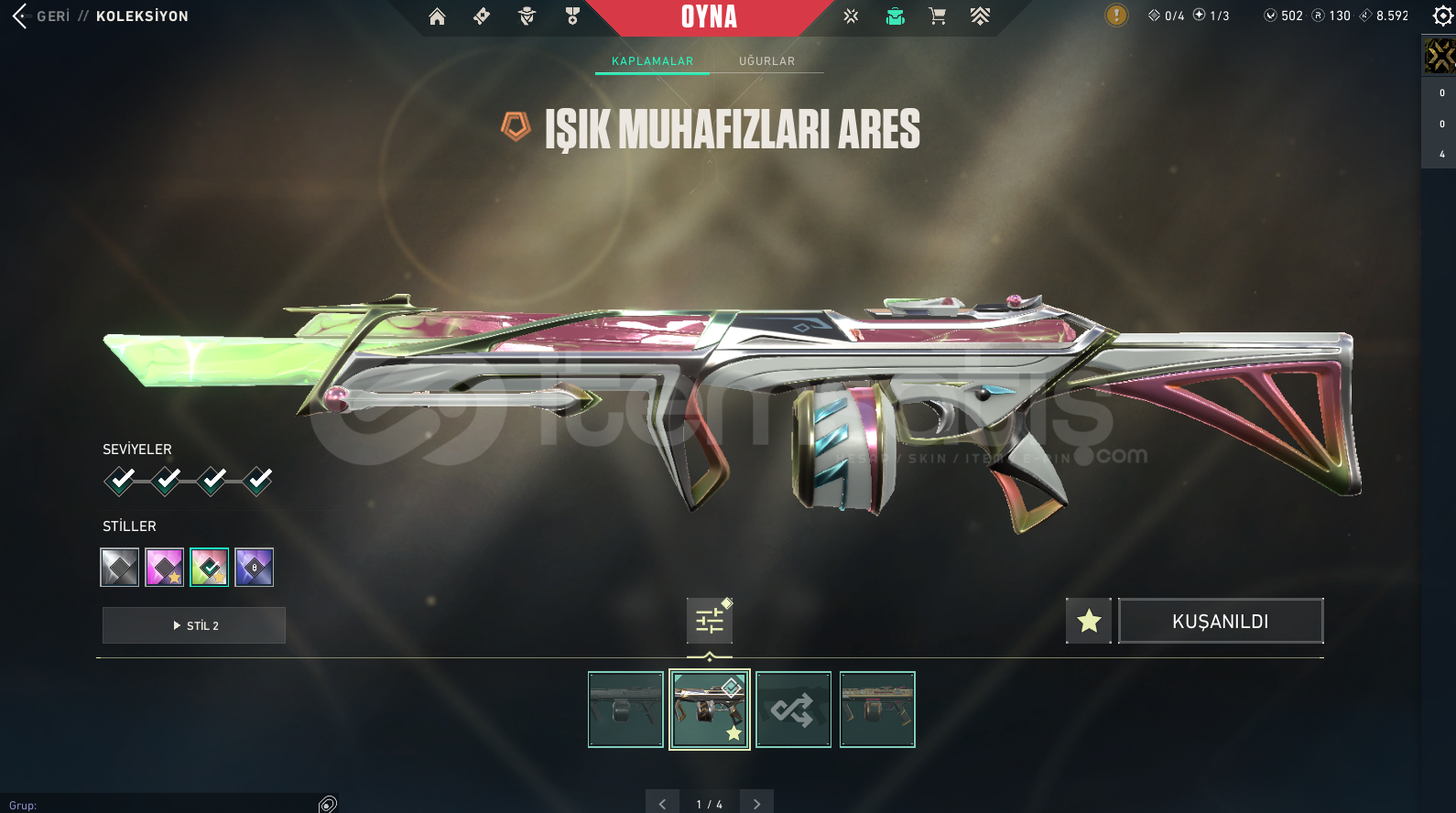Open the settings gear icon
Image resolution: width=1456 pixels, height=813 pixels.
pyautogui.click(x=1442, y=16)
